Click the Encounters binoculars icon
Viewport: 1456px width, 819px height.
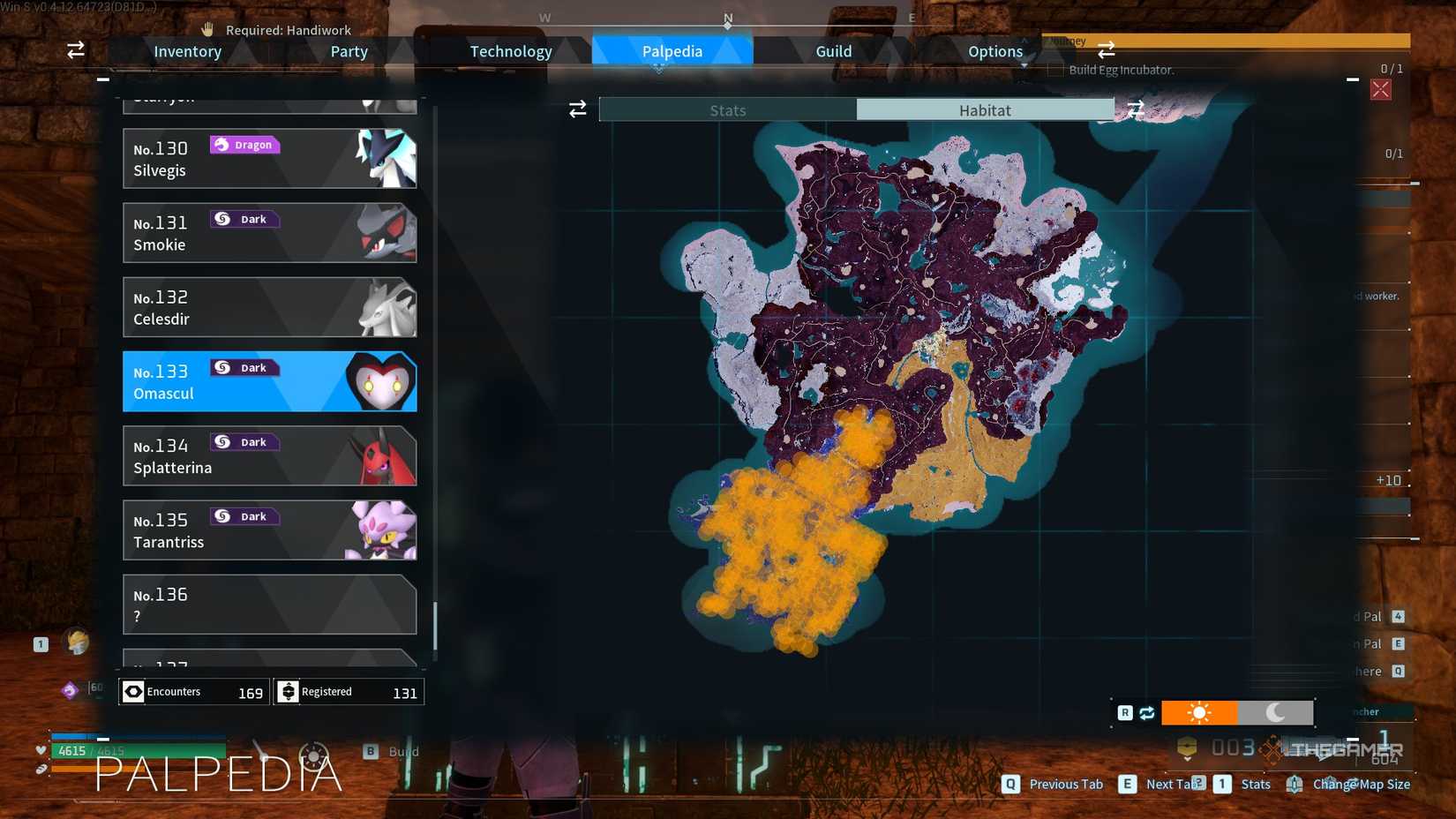tap(133, 691)
